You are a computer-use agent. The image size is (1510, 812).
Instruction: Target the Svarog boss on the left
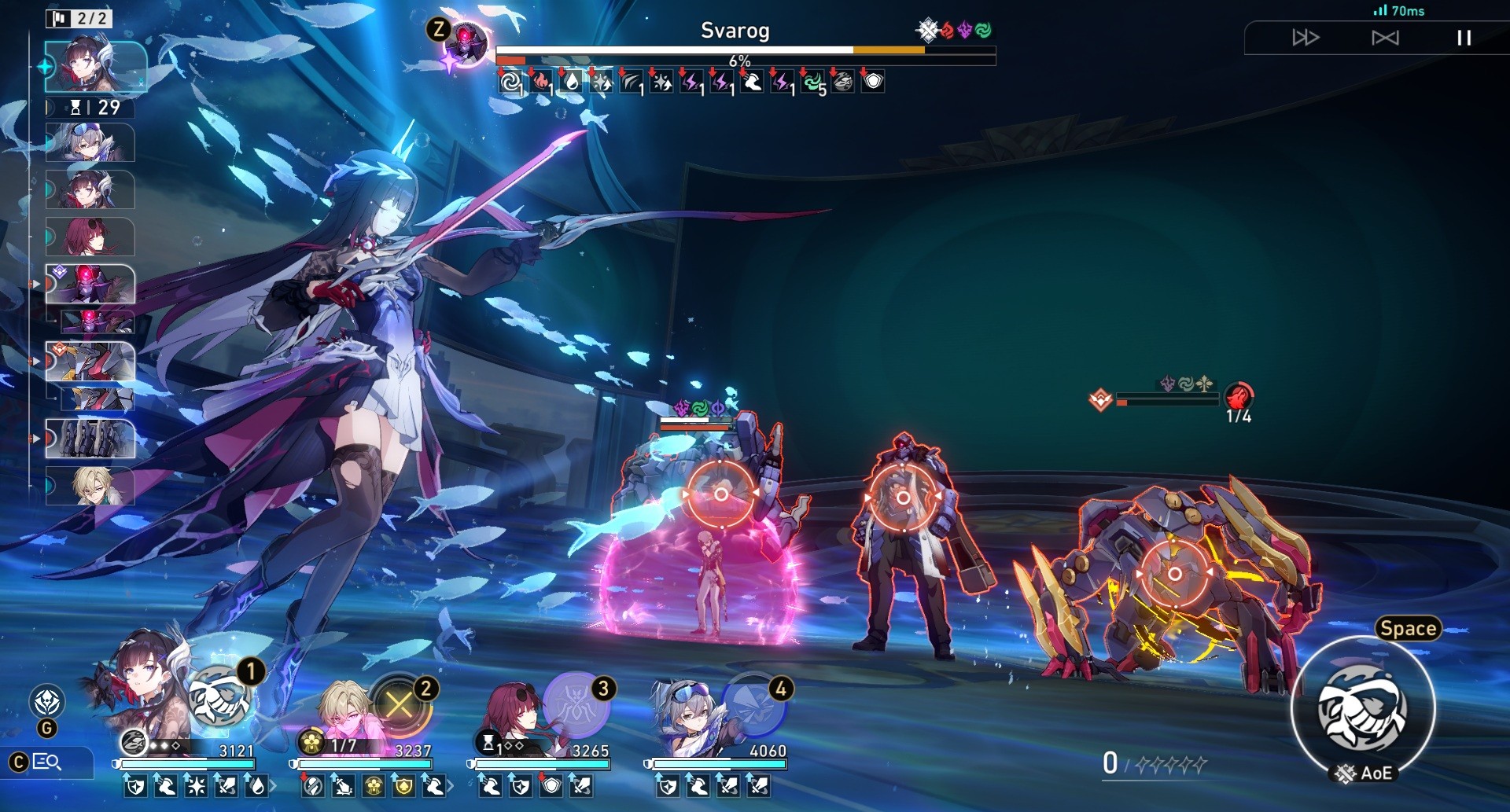(x=720, y=494)
